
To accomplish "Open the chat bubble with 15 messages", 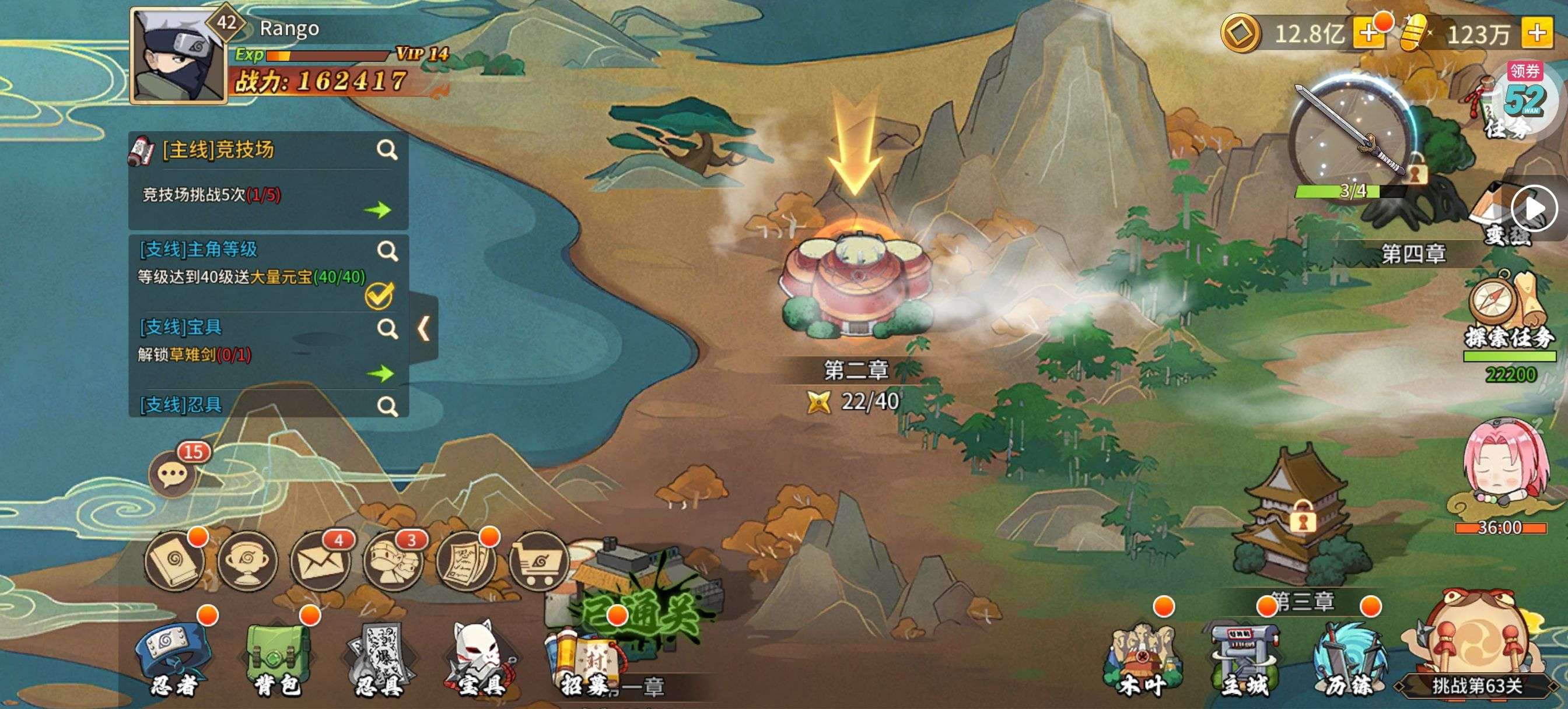I will 173,473.
